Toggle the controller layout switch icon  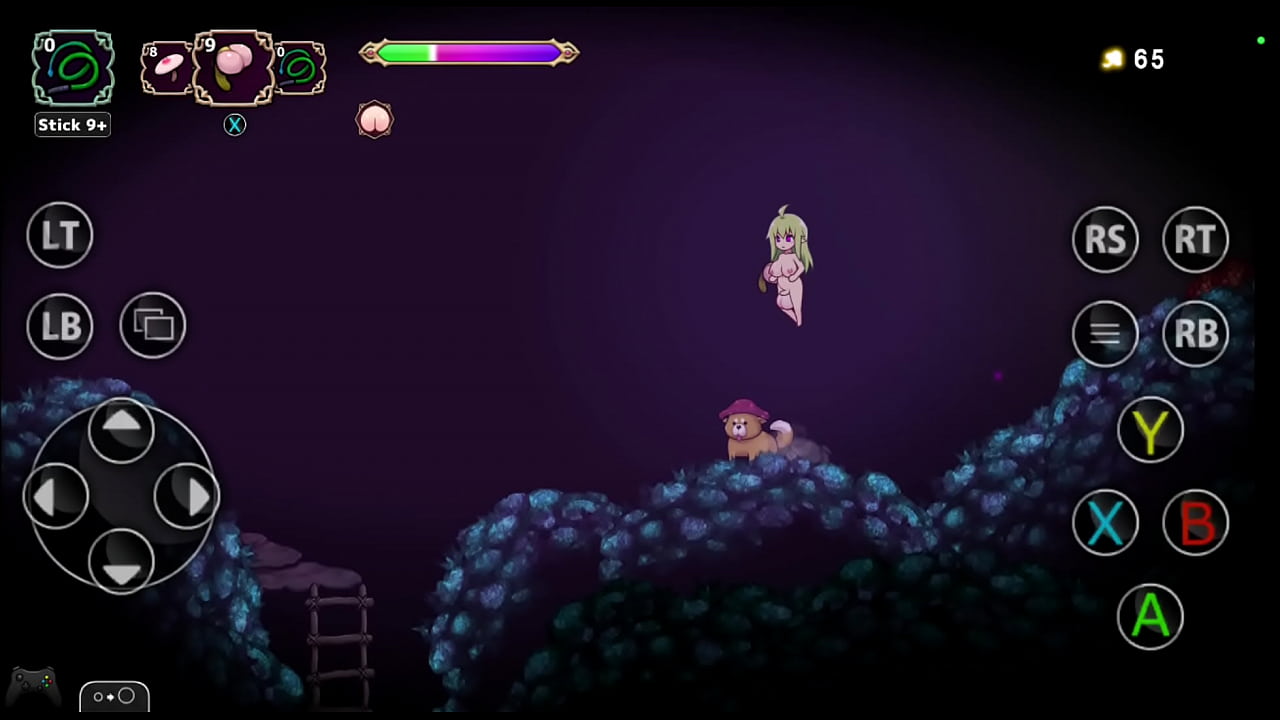coord(115,696)
